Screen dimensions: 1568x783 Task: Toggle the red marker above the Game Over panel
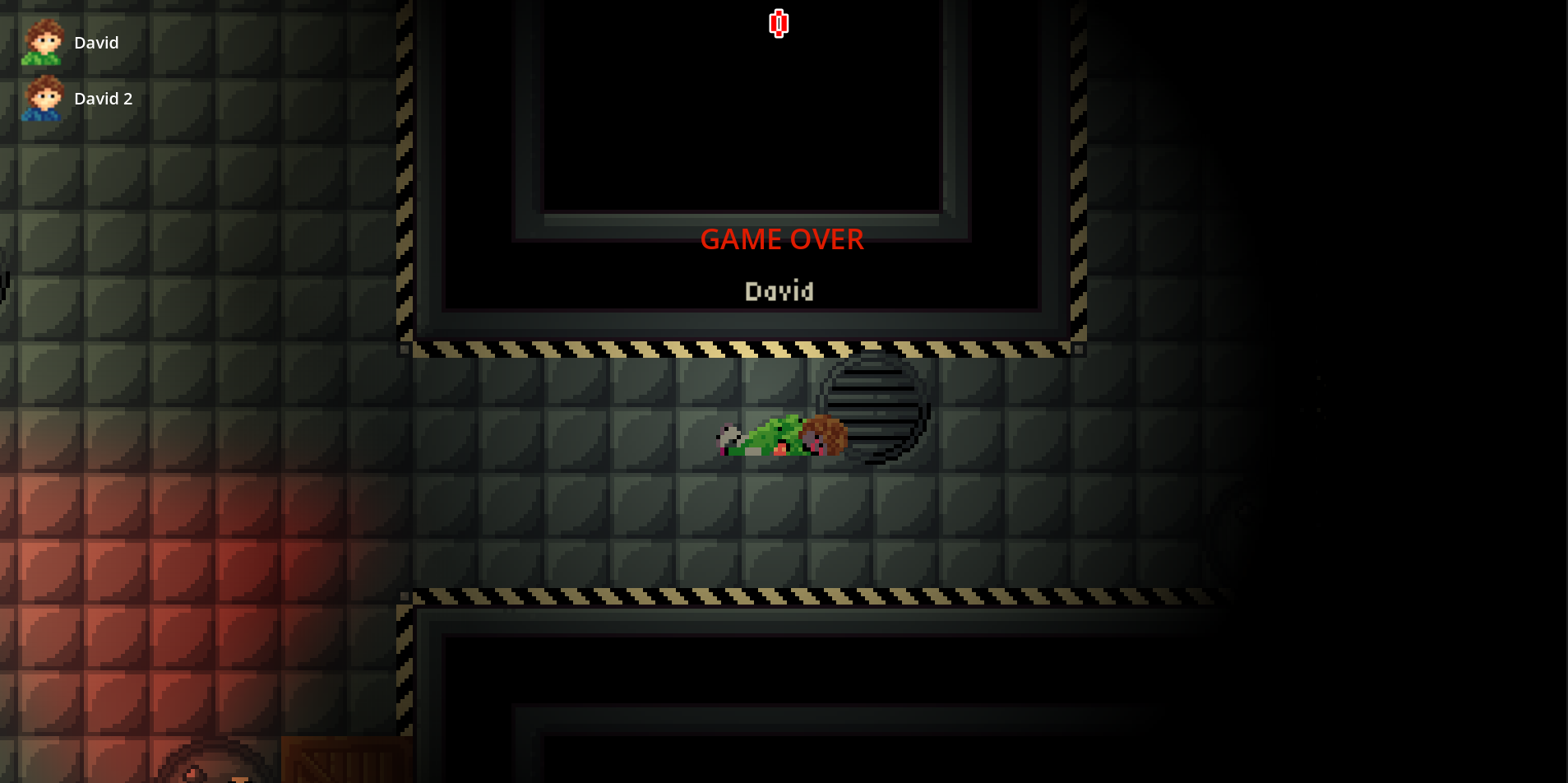[x=778, y=23]
